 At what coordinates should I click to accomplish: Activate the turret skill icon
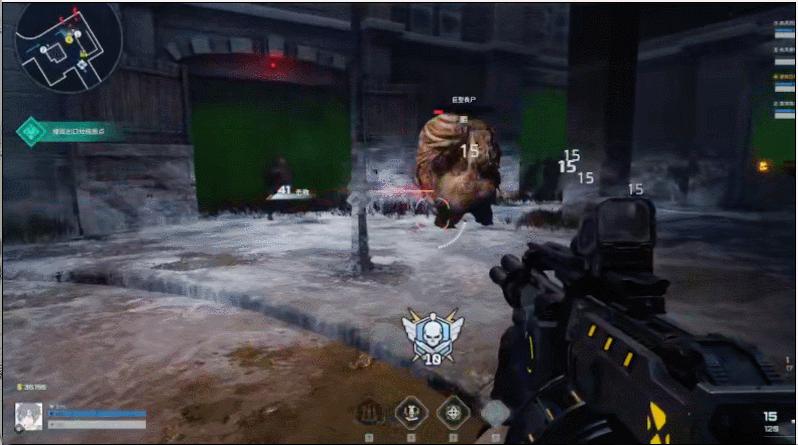coord(411,411)
